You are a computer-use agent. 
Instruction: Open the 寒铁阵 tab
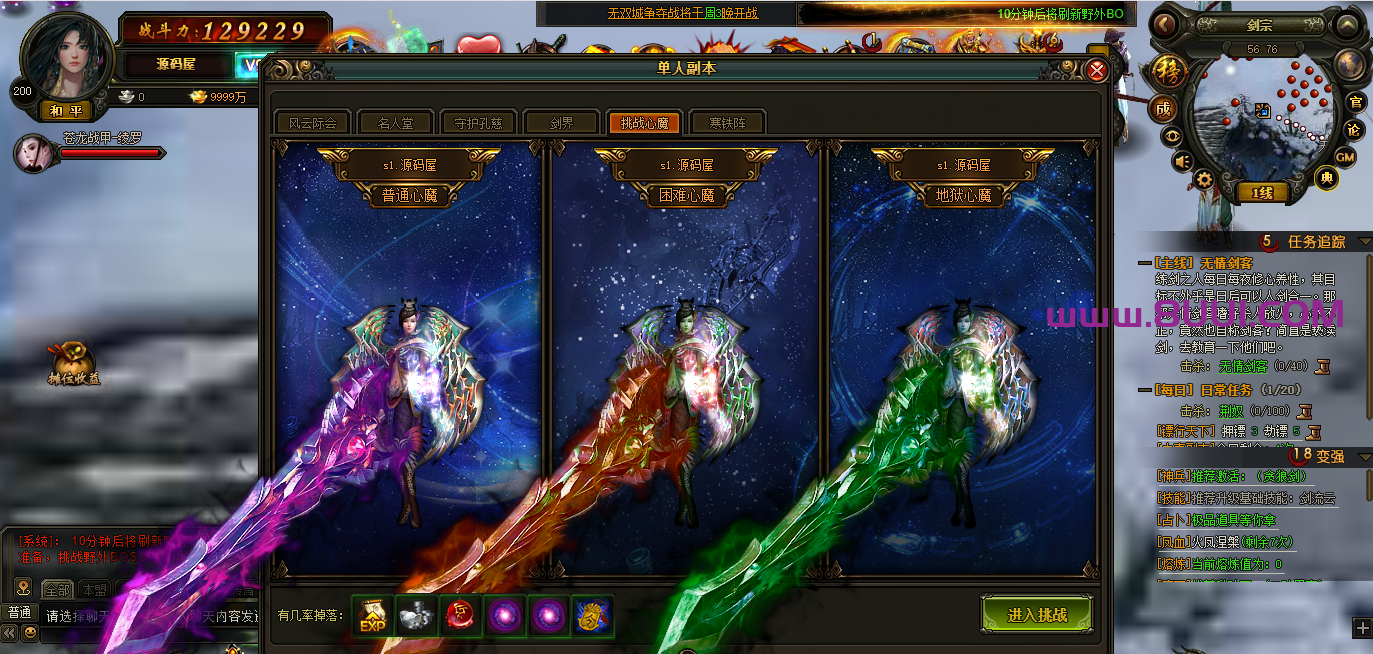click(x=727, y=123)
